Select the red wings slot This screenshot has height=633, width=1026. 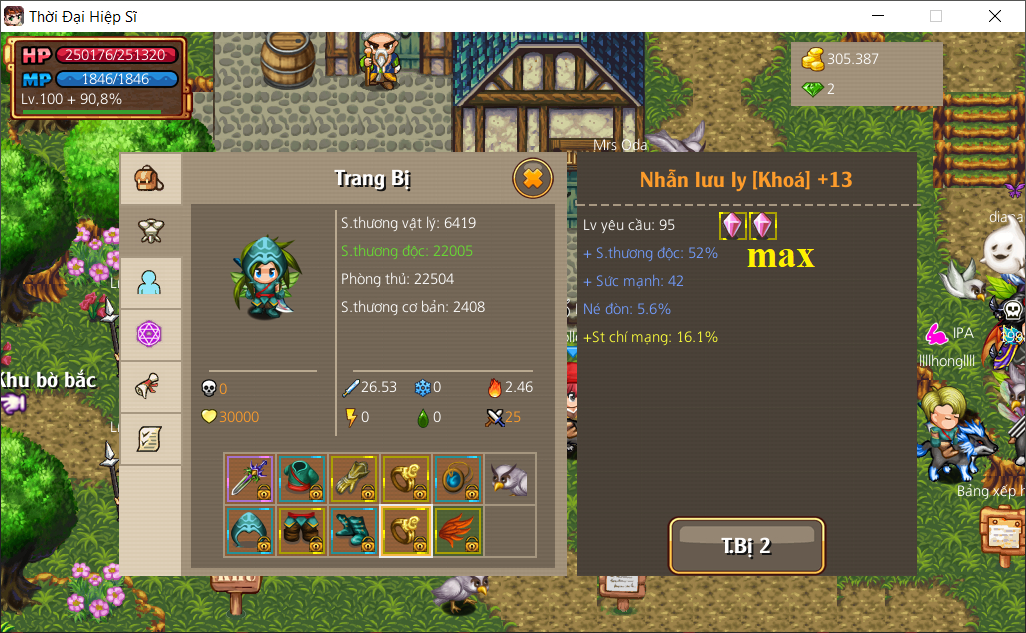pos(458,531)
